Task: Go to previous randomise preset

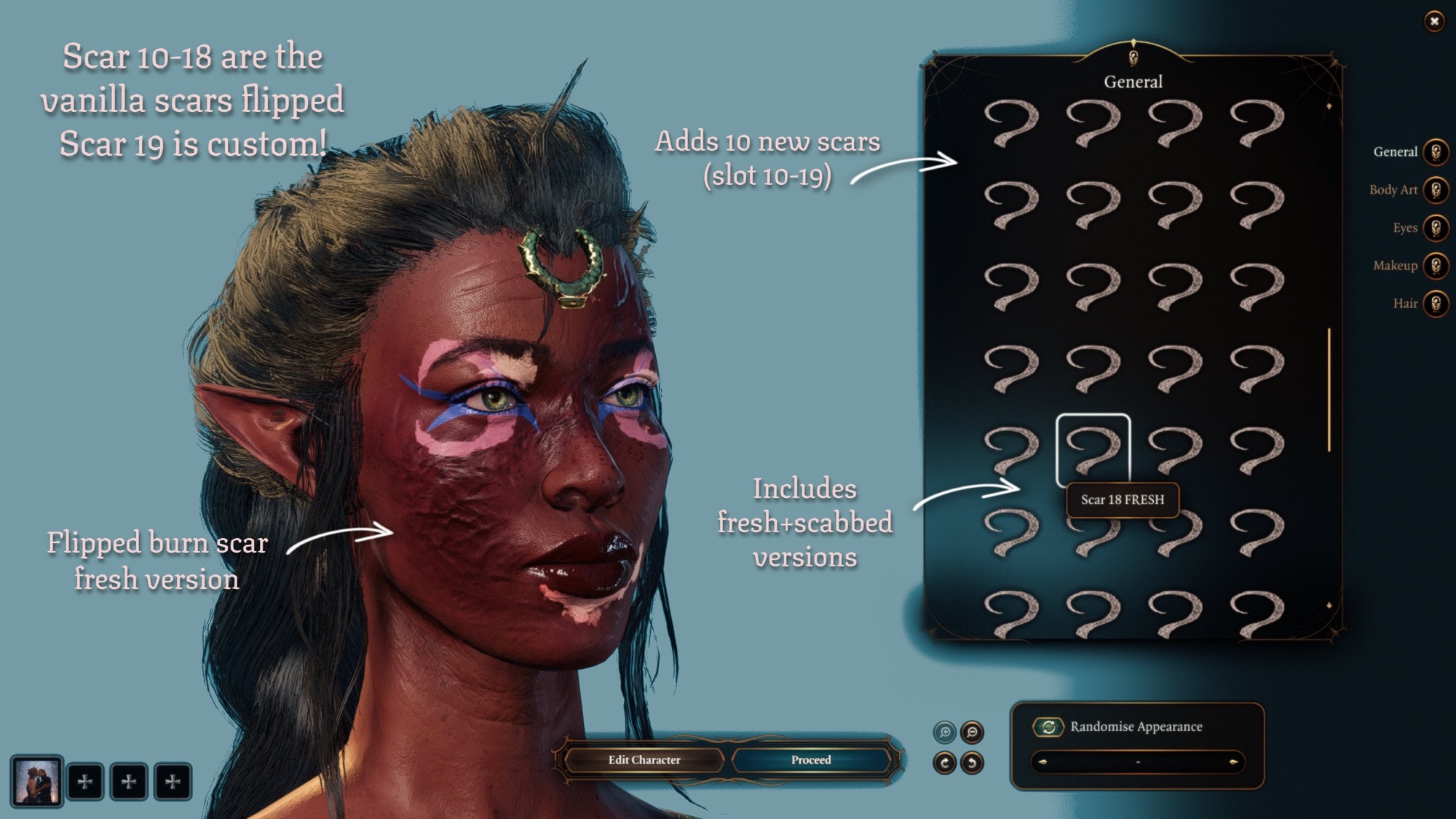Action: pos(1042,762)
